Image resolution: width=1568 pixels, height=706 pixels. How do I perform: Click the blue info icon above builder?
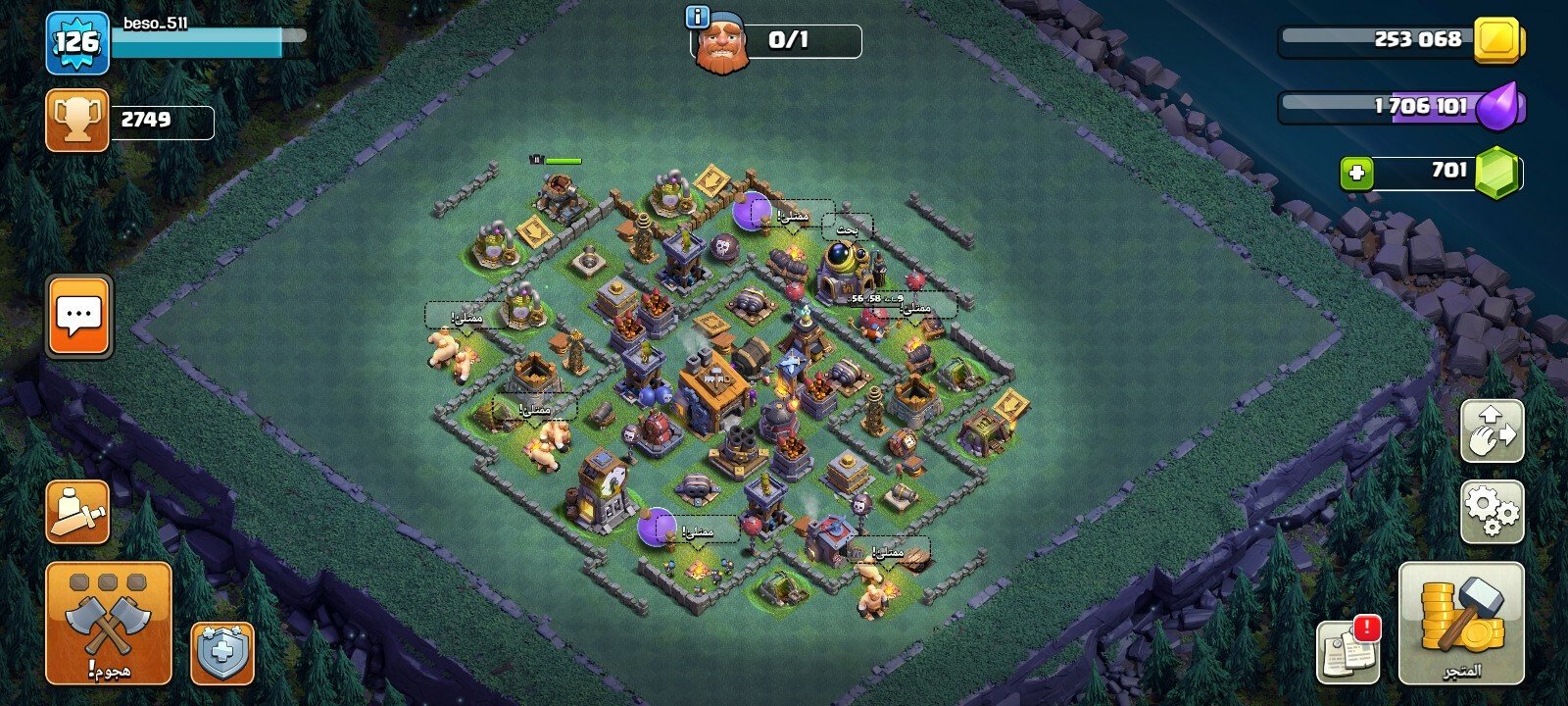click(697, 17)
